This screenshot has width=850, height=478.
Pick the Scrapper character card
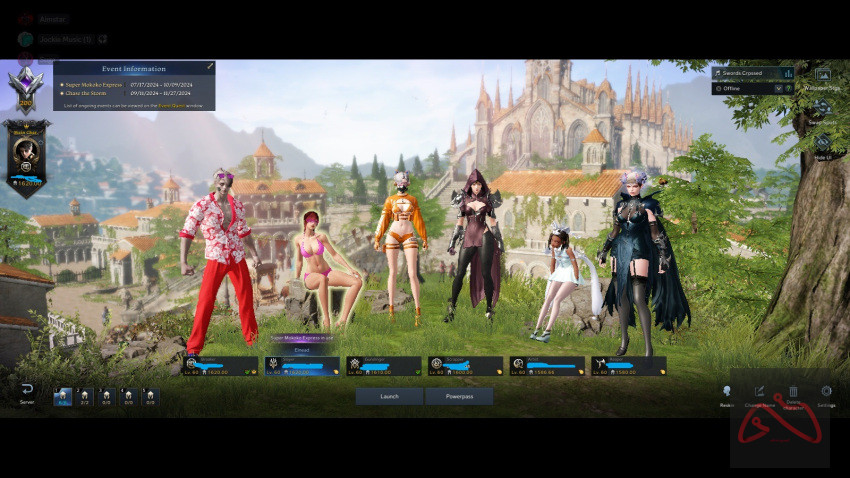point(465,366)
